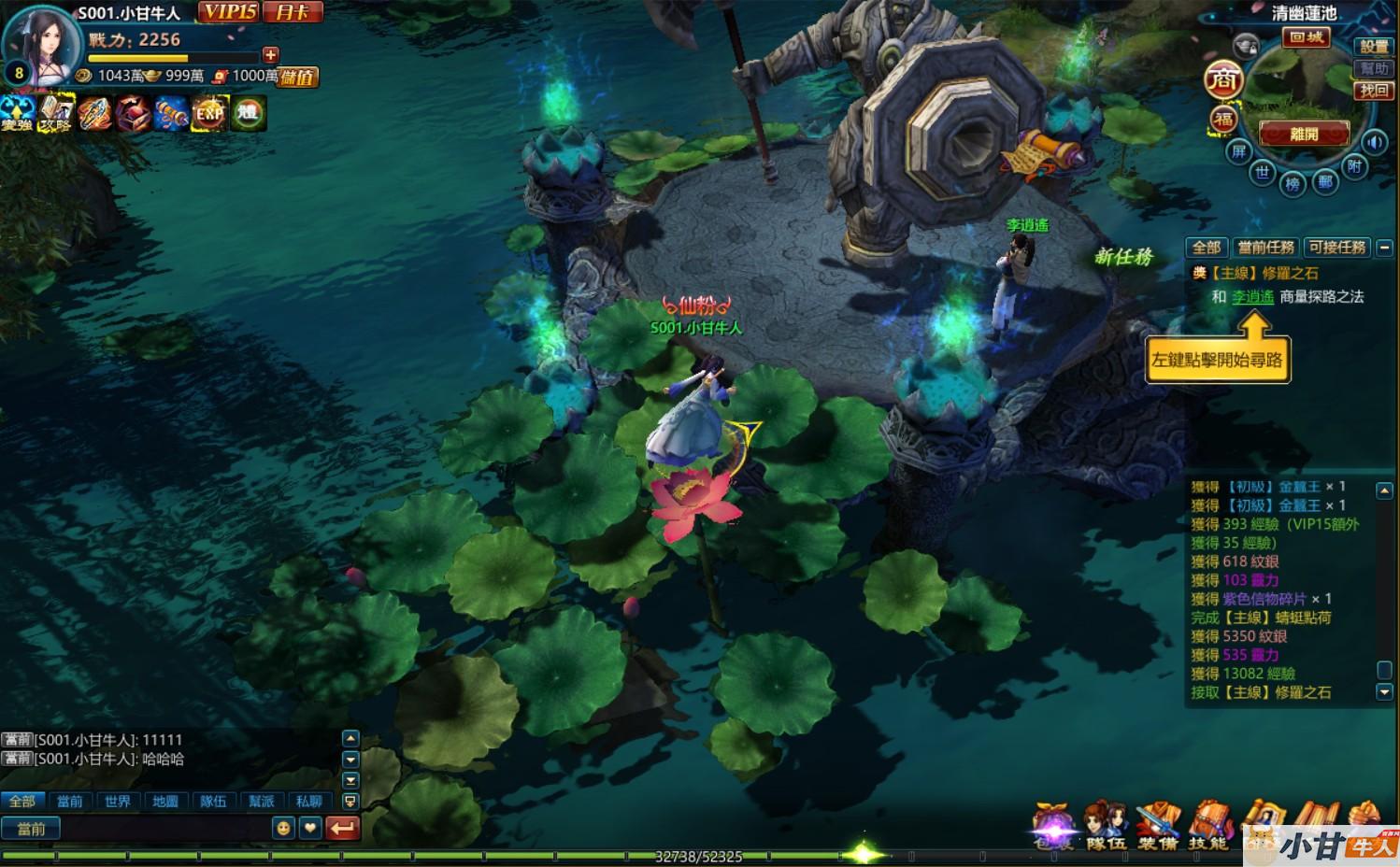Open the 裝備 equipment menu
The height and width of the screenshot is (867, 1400).
1158,828
